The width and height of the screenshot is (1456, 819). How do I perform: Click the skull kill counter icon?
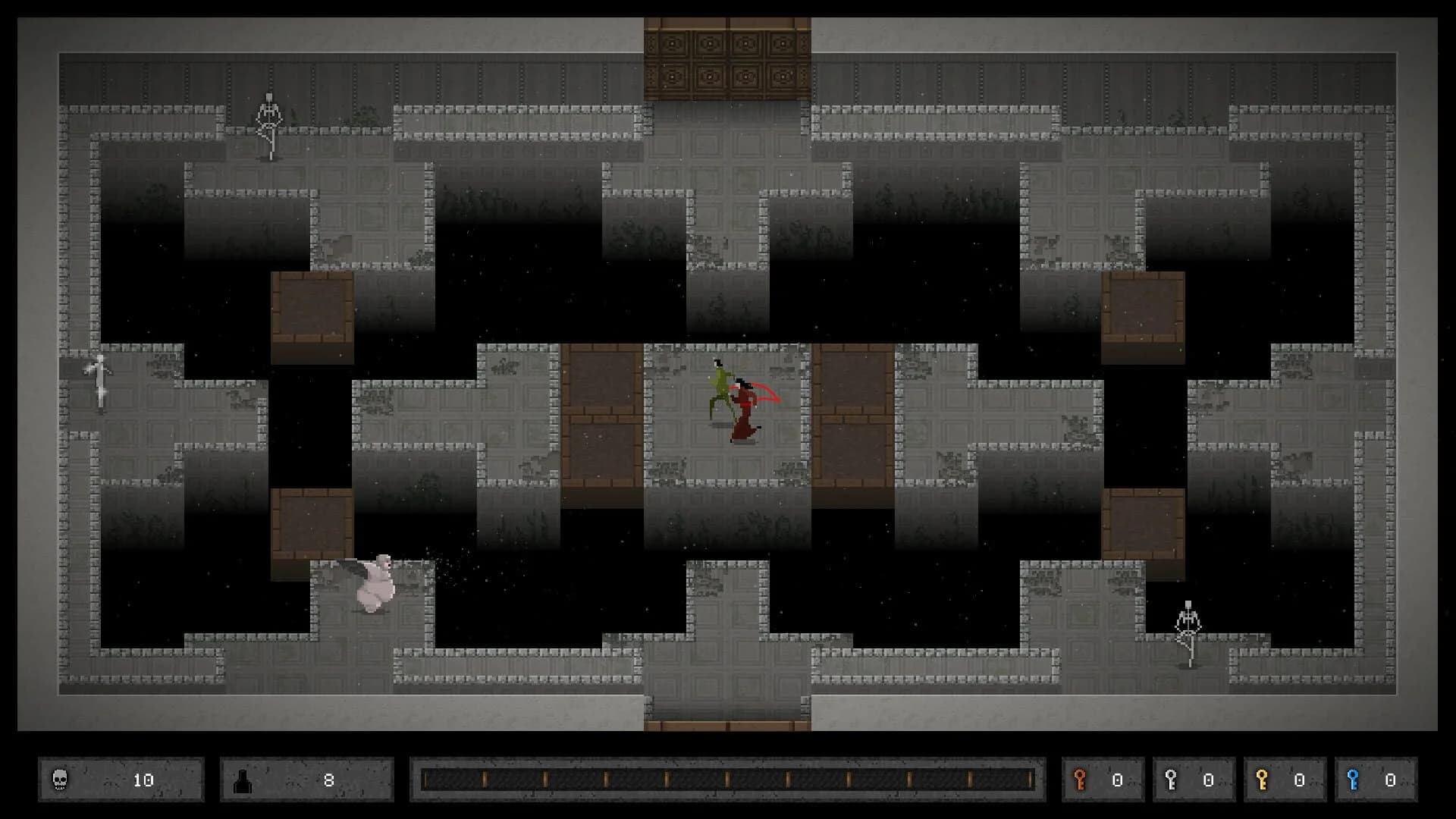60,778
